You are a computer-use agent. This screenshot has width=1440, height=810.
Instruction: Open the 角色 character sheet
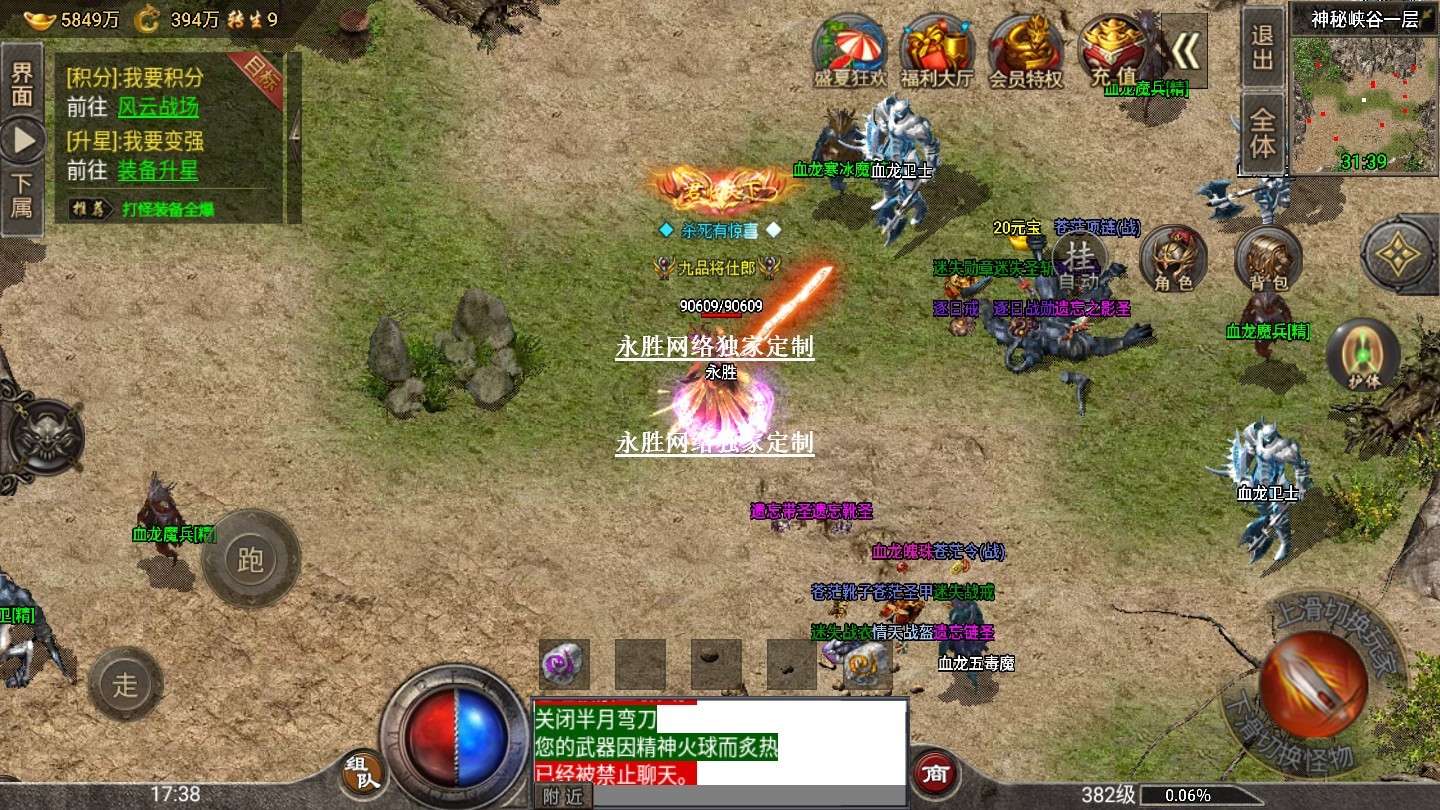tap(1173, 260)
